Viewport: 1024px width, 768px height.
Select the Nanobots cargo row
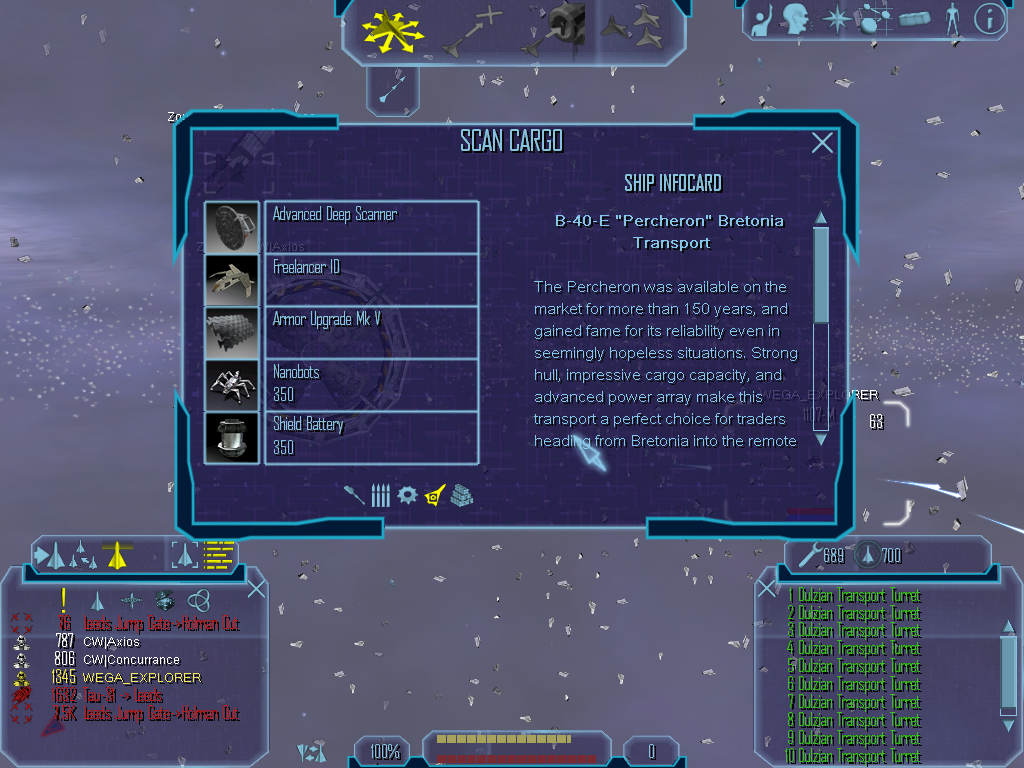coord(371,385)
